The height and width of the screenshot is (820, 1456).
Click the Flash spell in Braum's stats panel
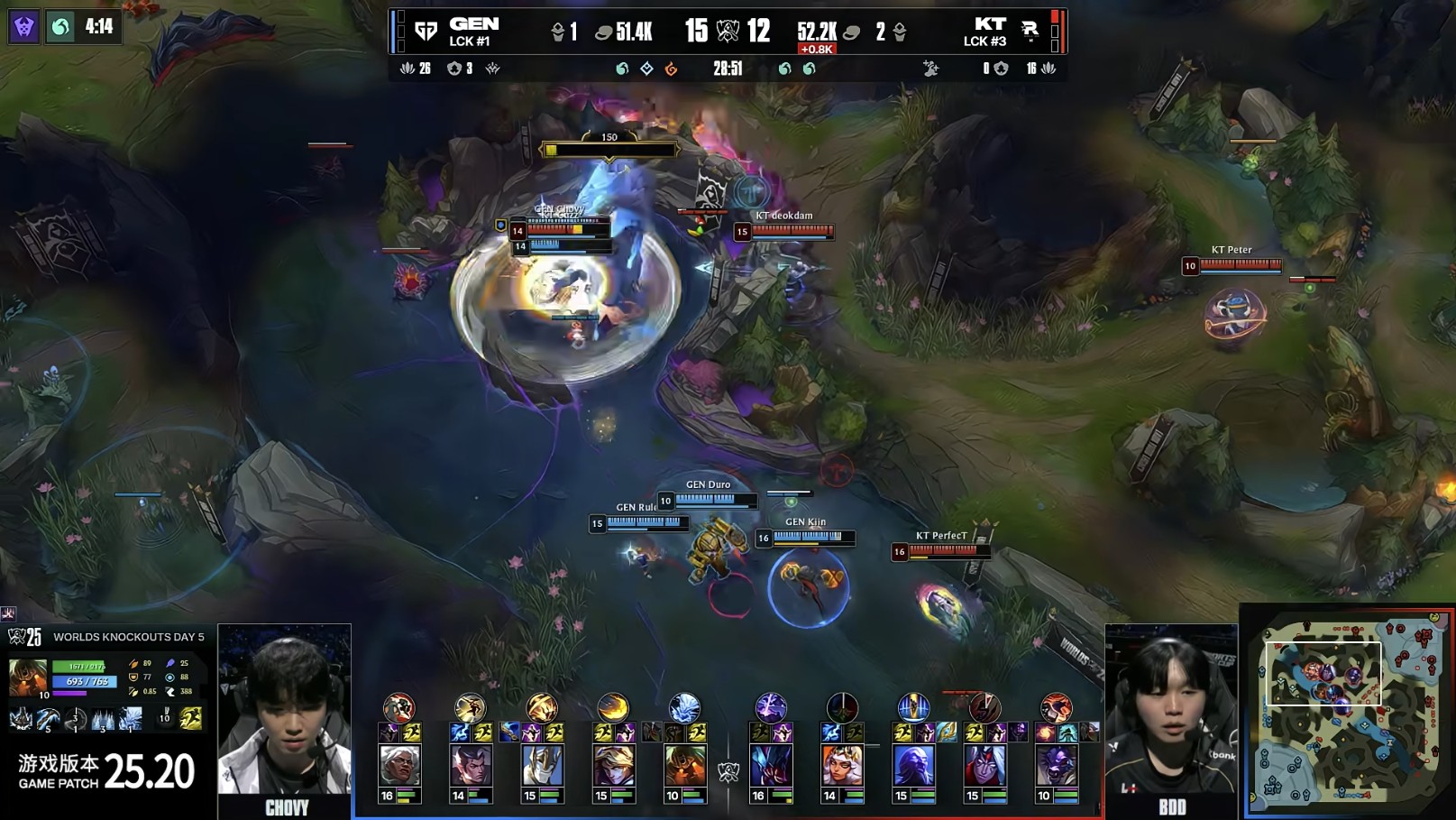point(190,718)
